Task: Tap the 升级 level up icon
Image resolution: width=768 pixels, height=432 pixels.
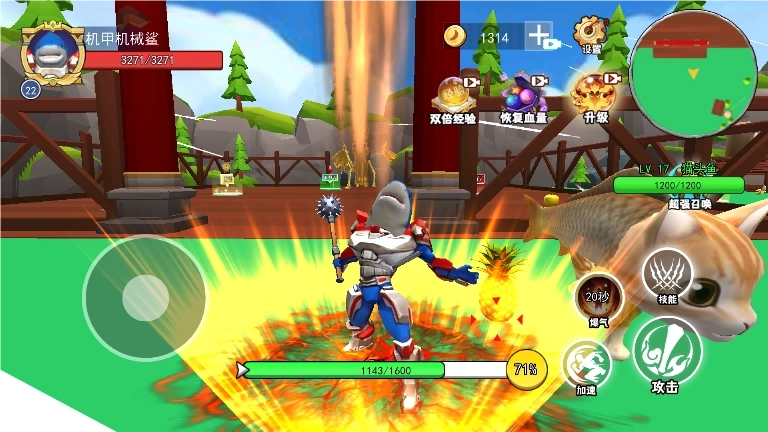Action: coord(596,94)
